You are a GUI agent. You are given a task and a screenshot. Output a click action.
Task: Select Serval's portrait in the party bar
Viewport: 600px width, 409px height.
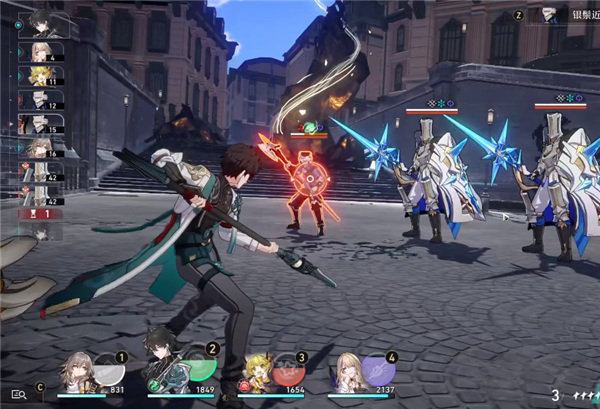(x=346, y=372)
